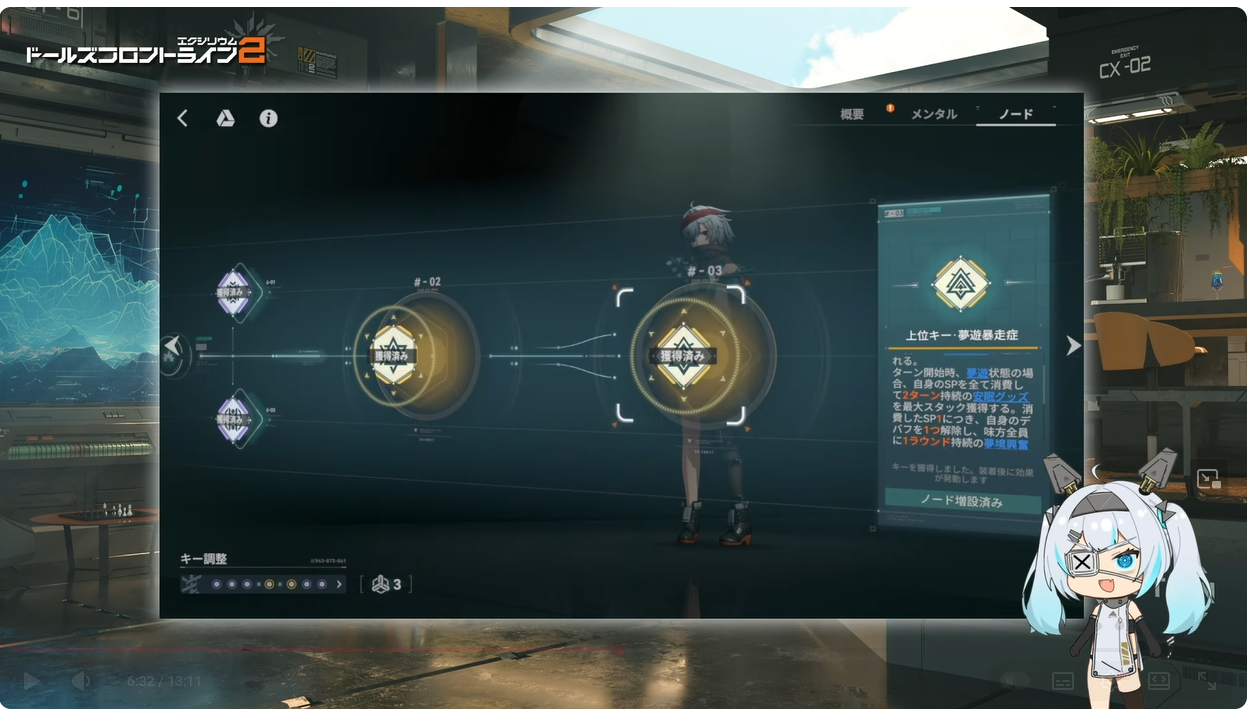Go back with the arrow button
1247x709 pixels.
tap(182, 118)
